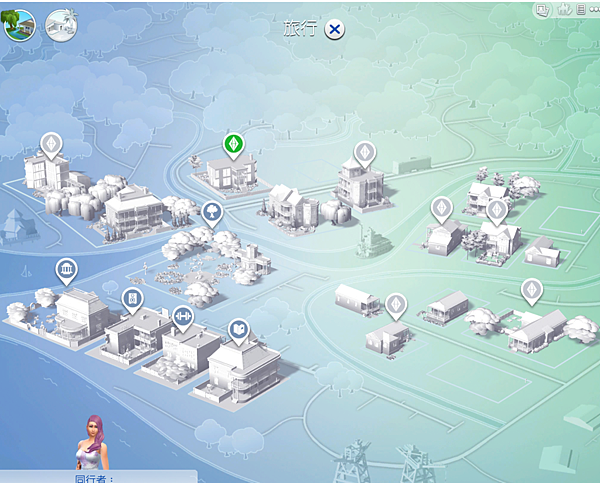Choose the museum lot marker
Image resolution: width=600 pixels, height=483 pixels.
click(67, 270)
